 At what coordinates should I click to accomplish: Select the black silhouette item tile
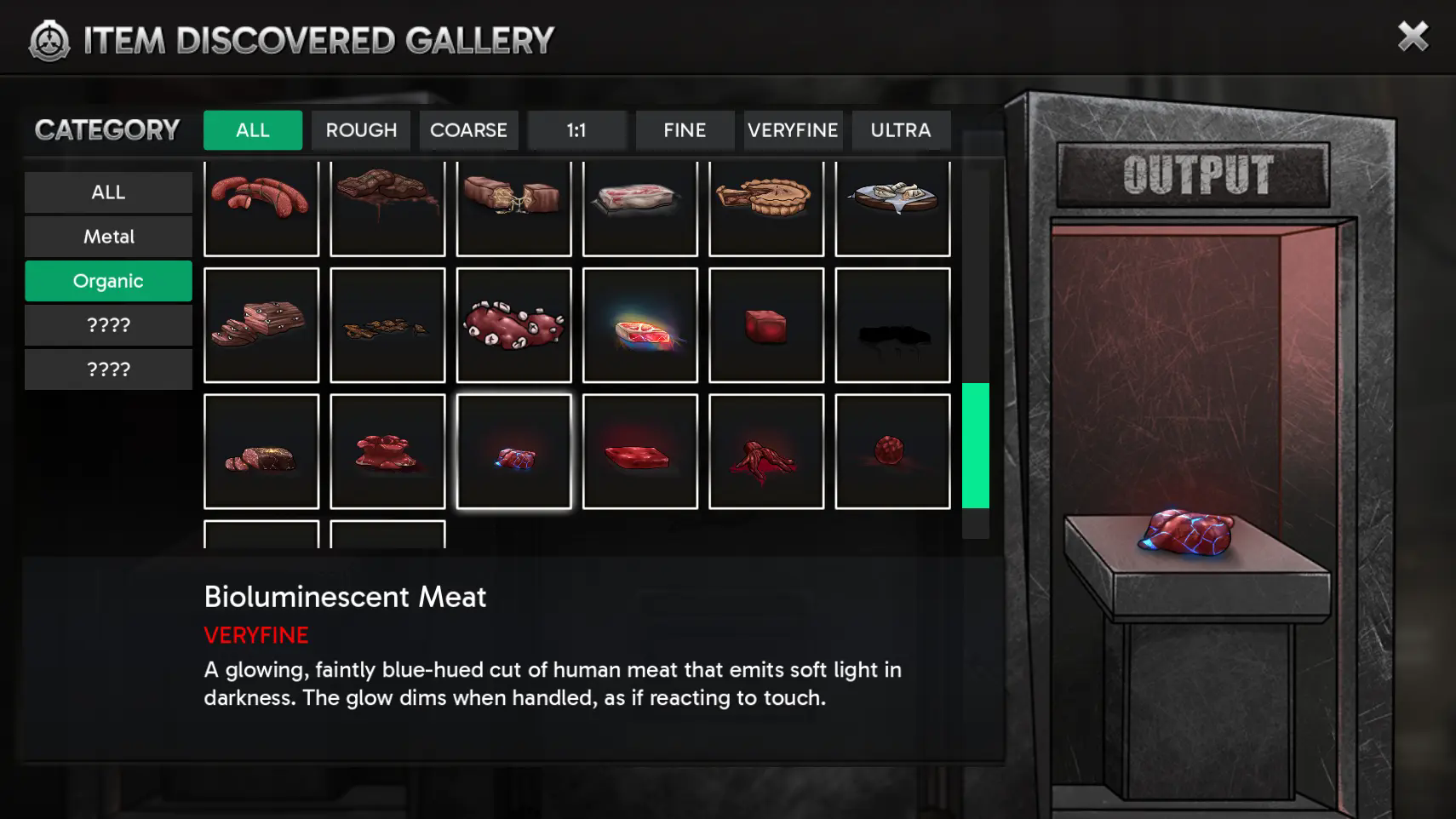click(892, 325)
